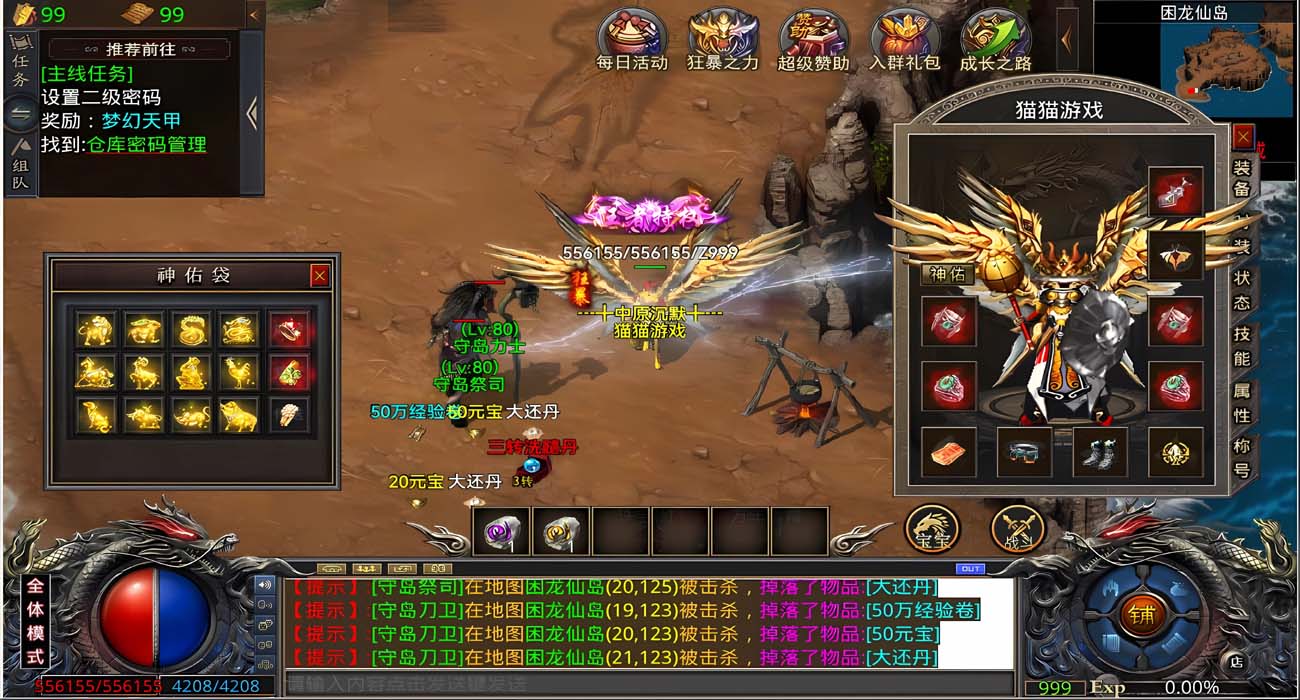
Task: Select the 神佑 slot in equipment panel
Action: (946, 274)
